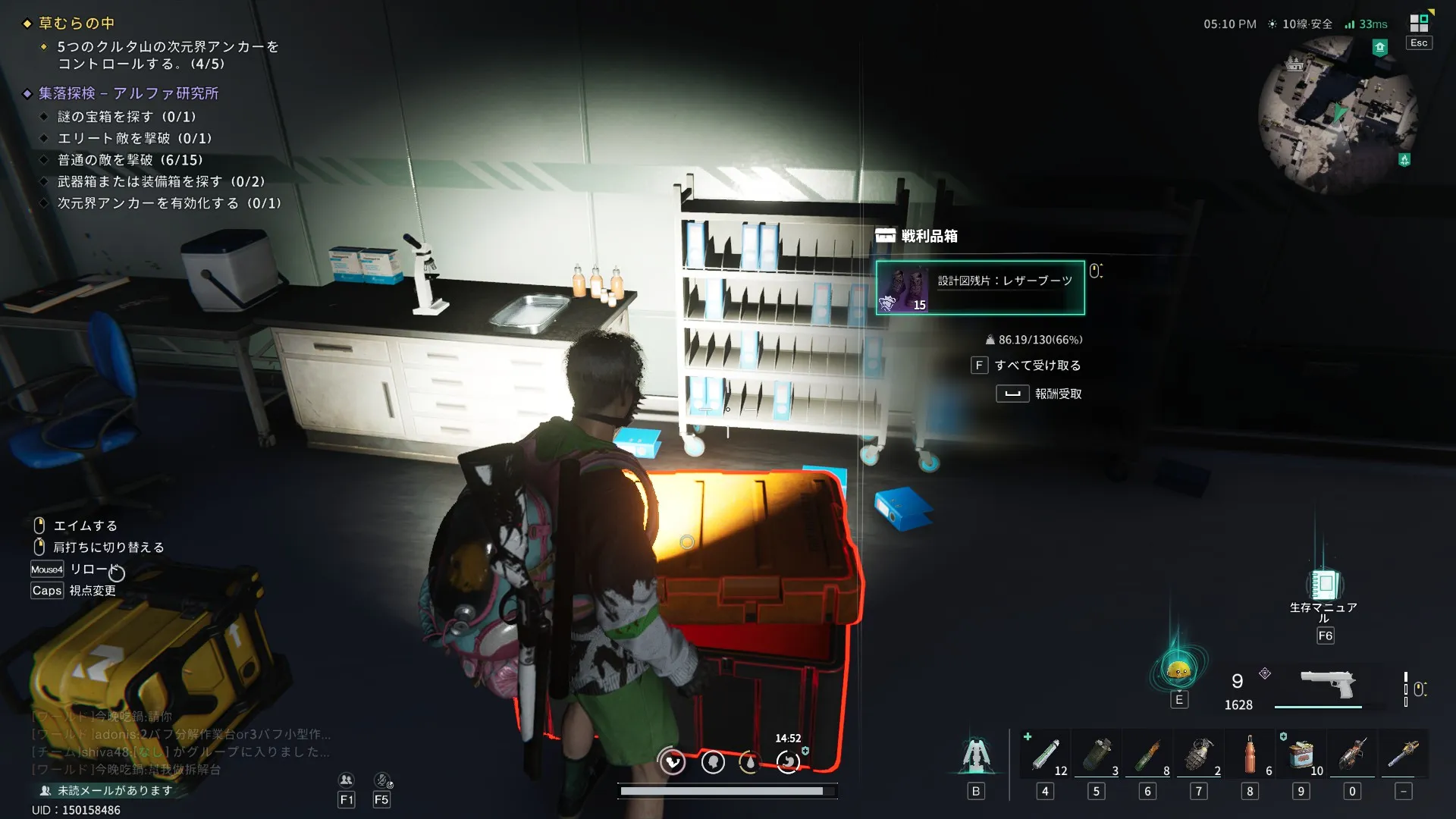Viewport: 1456px width, 819px height.
Task: Select the orange drink bottle slot
Action: point(1250,755)
